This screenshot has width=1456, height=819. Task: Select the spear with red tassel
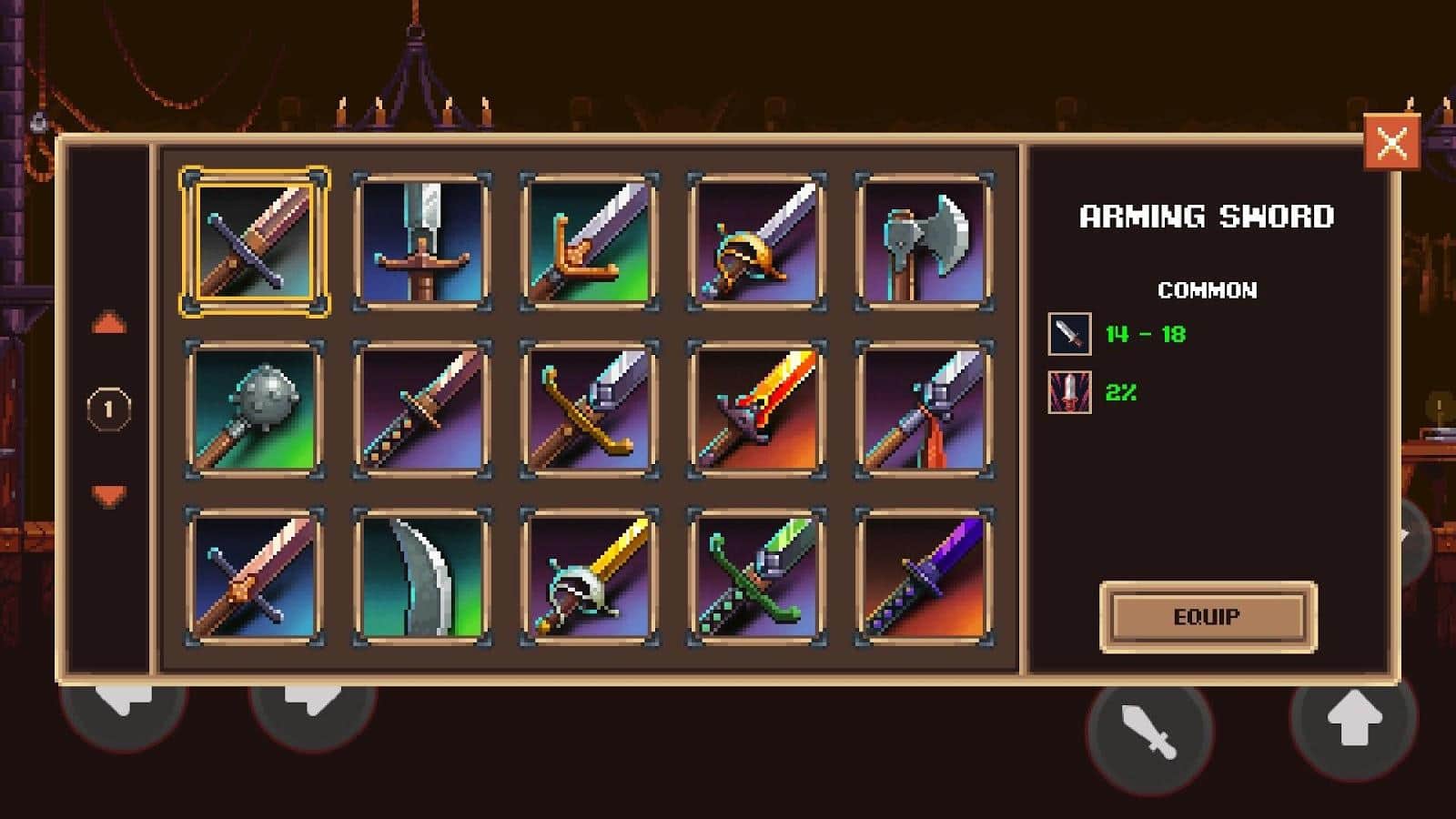pyautogui.click(x=924, y=409)
